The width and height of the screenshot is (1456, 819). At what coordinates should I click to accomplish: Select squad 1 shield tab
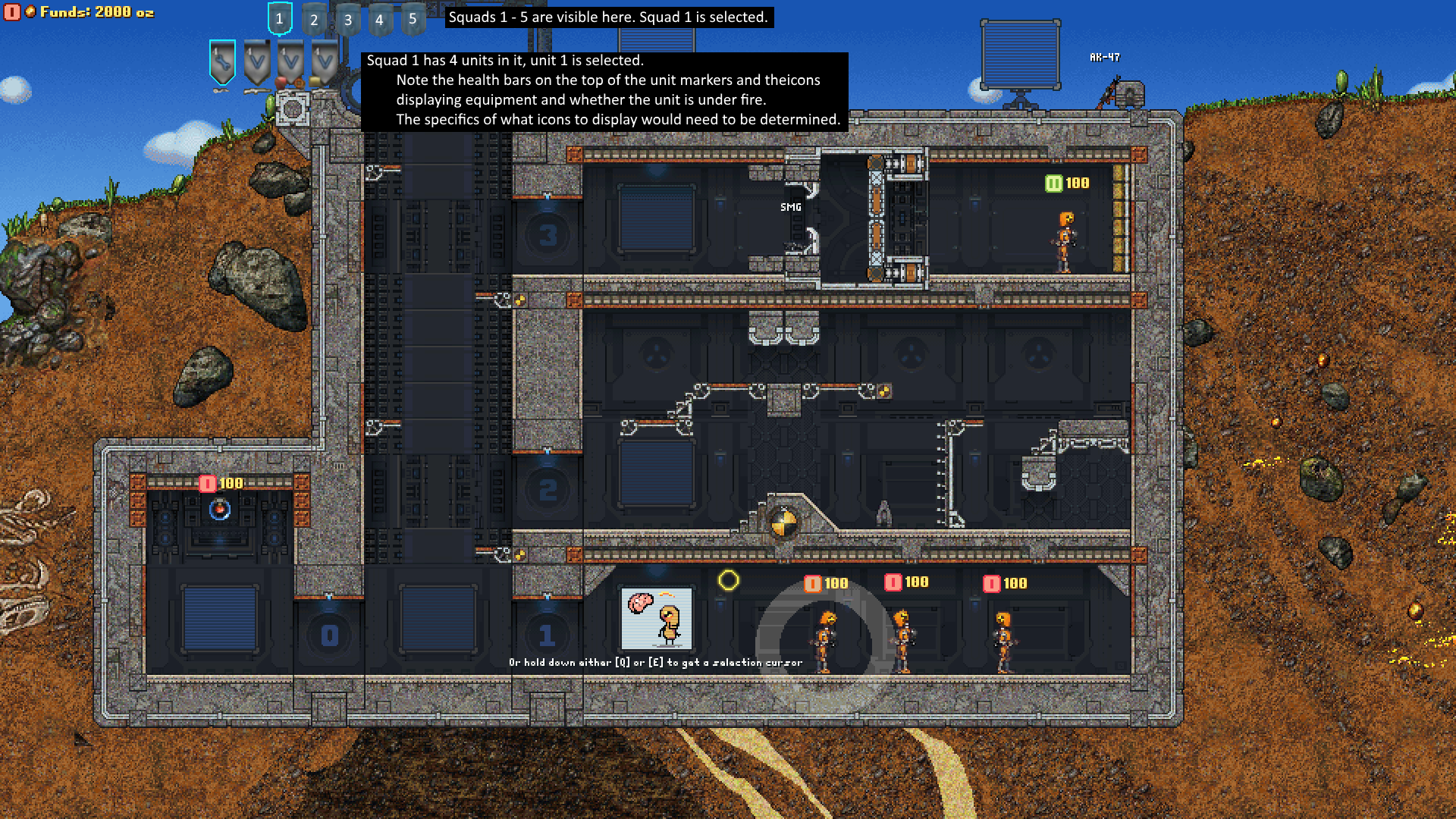pos(280,19)
